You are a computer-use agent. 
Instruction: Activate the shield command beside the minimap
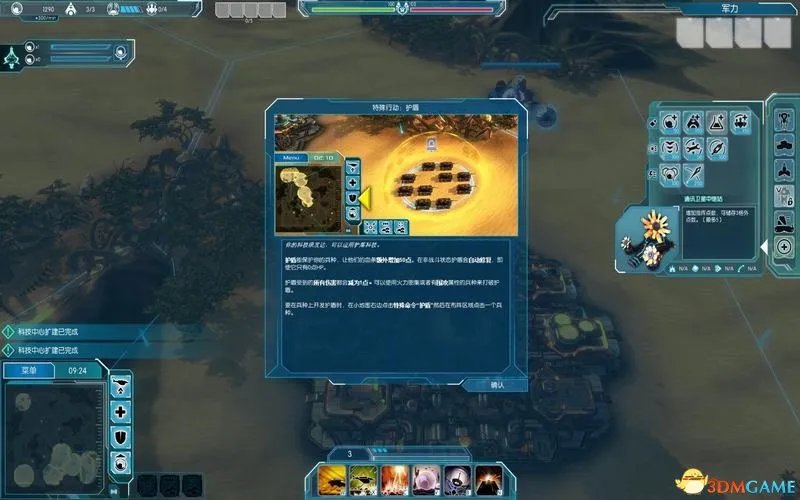[x=121, y=437]
